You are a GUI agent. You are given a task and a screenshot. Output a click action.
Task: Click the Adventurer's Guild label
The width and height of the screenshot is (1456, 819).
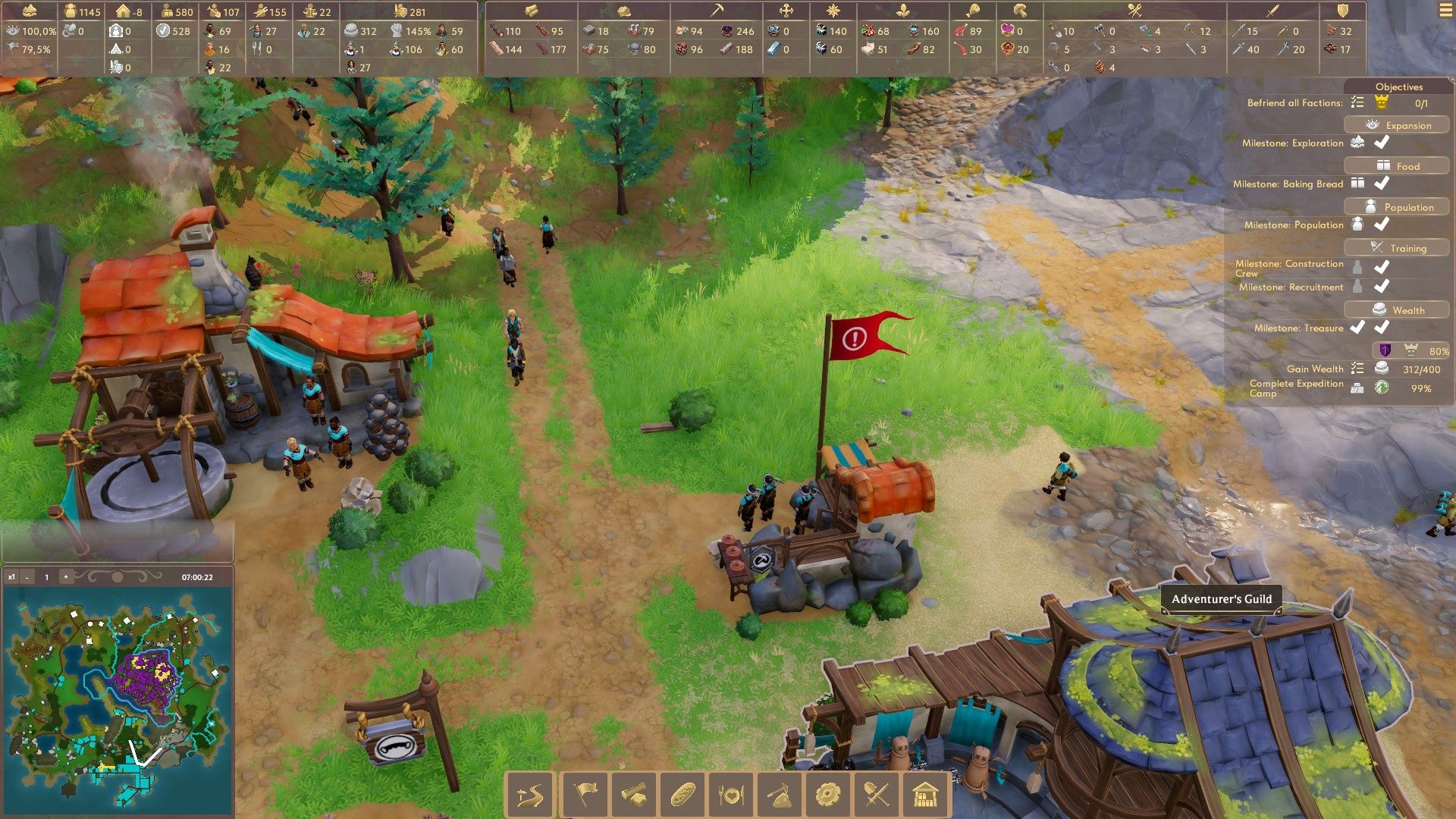click(x=1221, y=599)
